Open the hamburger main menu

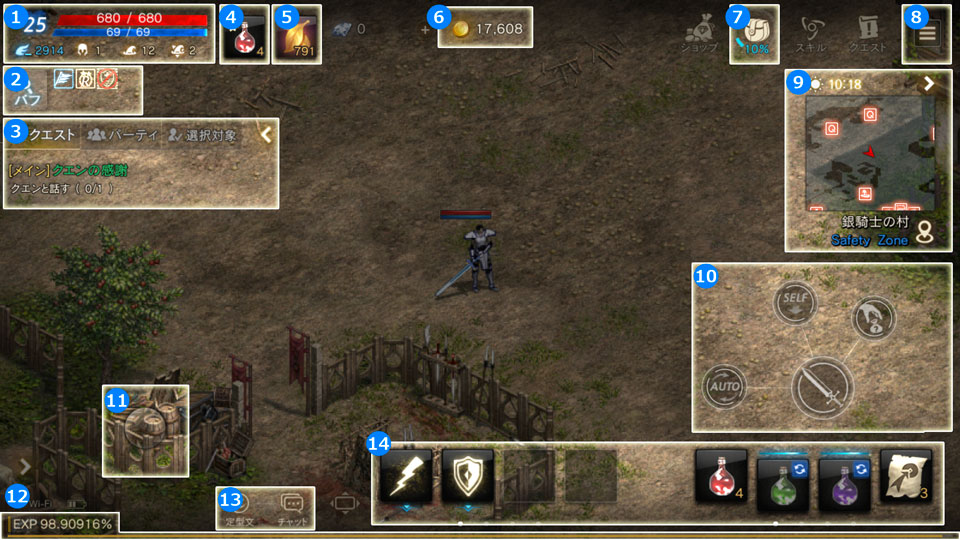click(x=926, y=34)
